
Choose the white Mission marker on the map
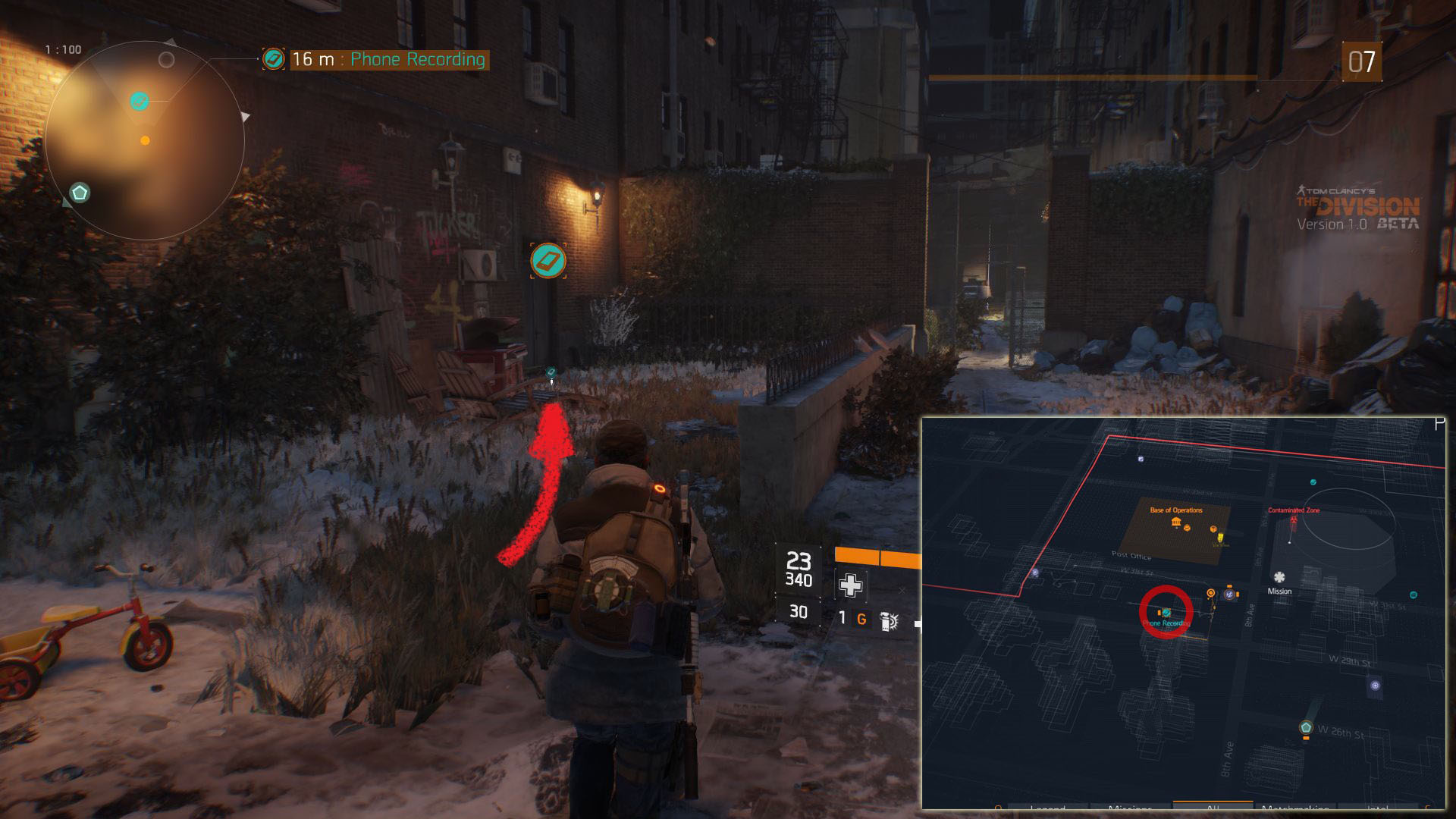point(1279,578)
